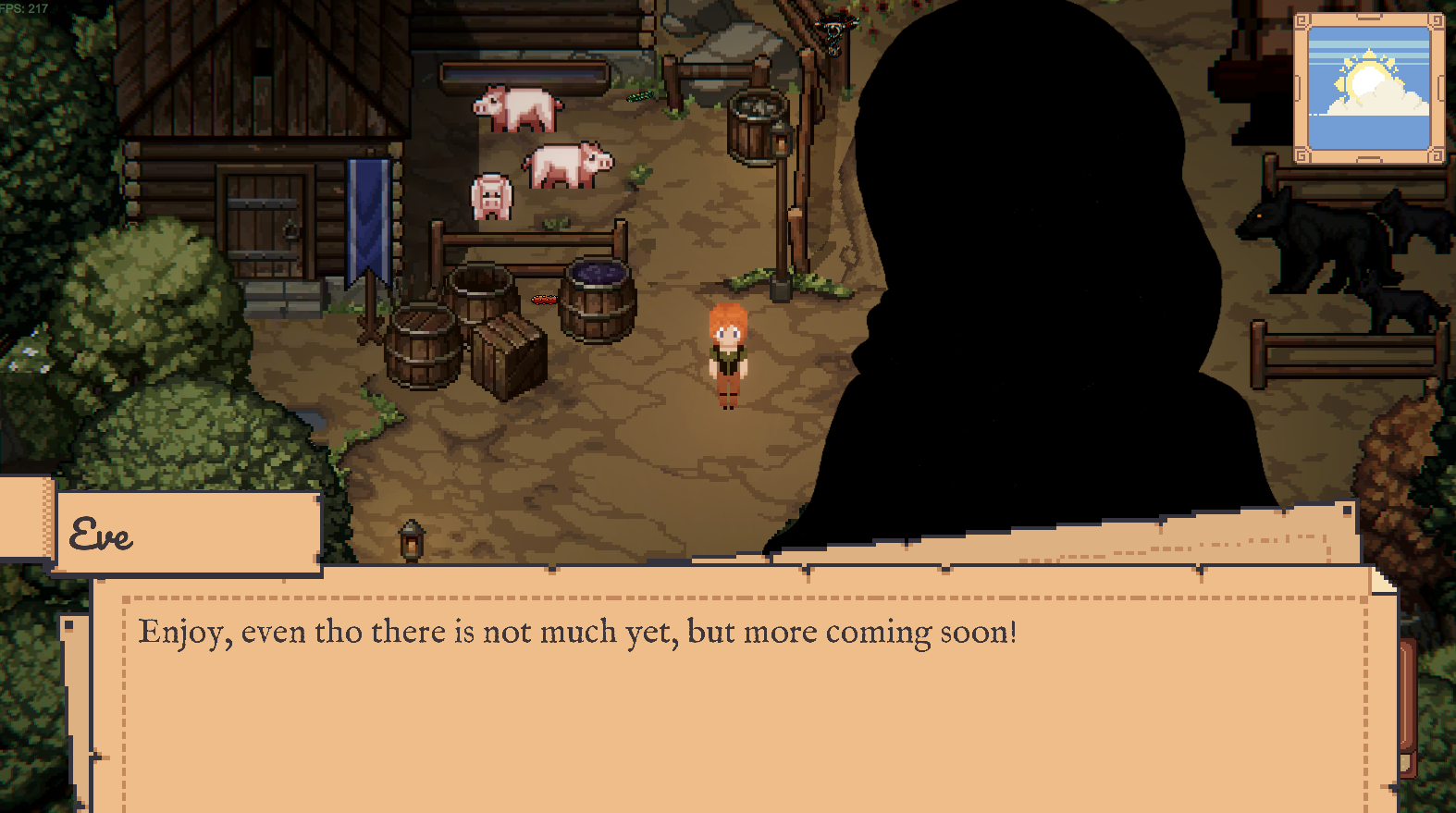
Task: Click the green item lying on the path
Action: tap(638, 97)
